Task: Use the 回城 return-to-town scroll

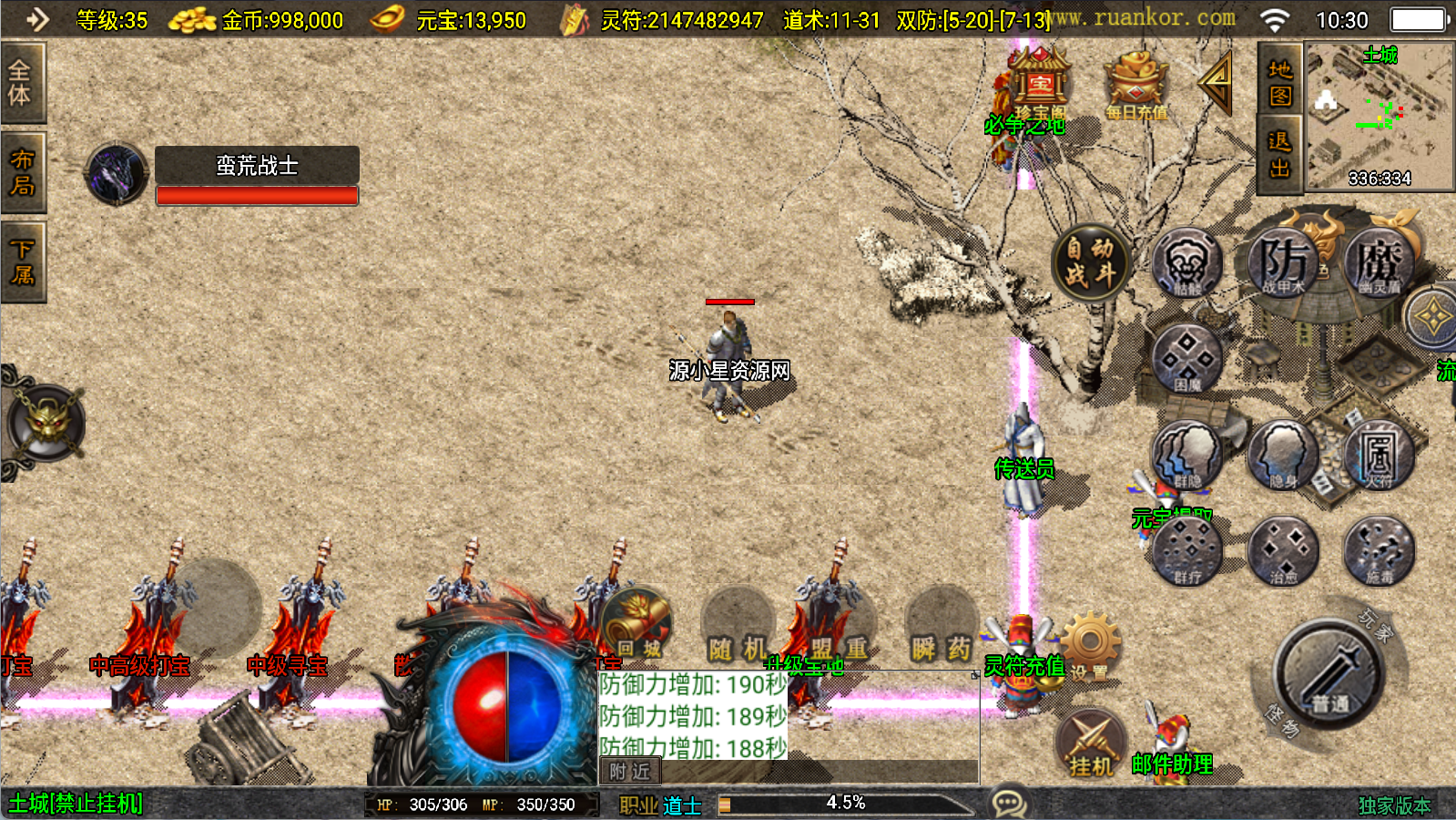Action: click(x=637, y=625)
